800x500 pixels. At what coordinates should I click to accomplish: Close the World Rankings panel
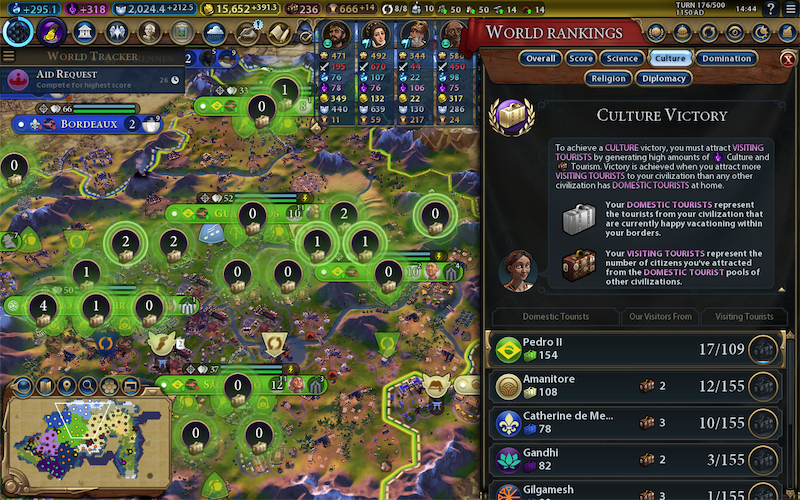click(788, 58)
